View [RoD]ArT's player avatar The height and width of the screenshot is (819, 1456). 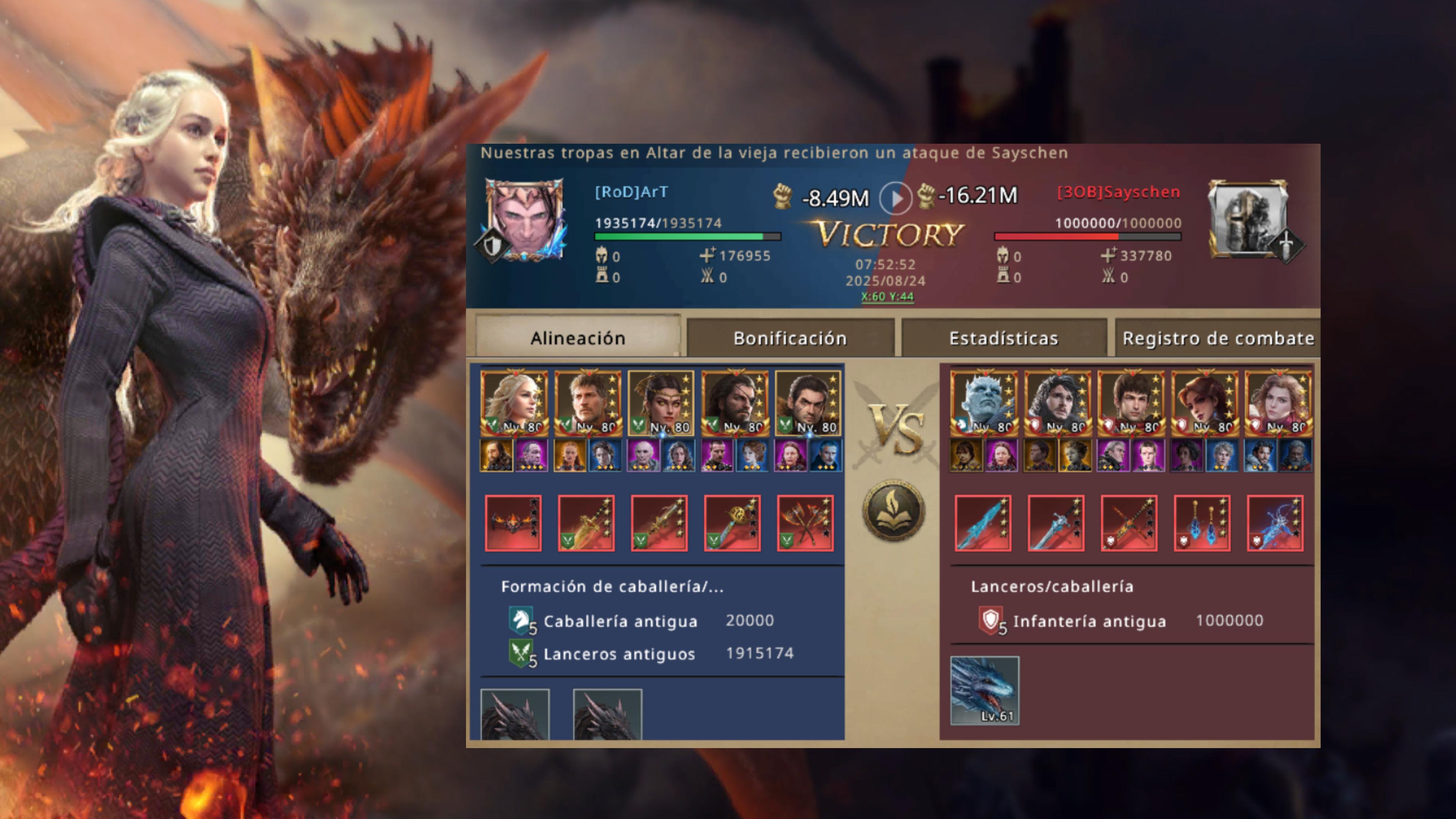pyautogui.click(x=525, y=220)
